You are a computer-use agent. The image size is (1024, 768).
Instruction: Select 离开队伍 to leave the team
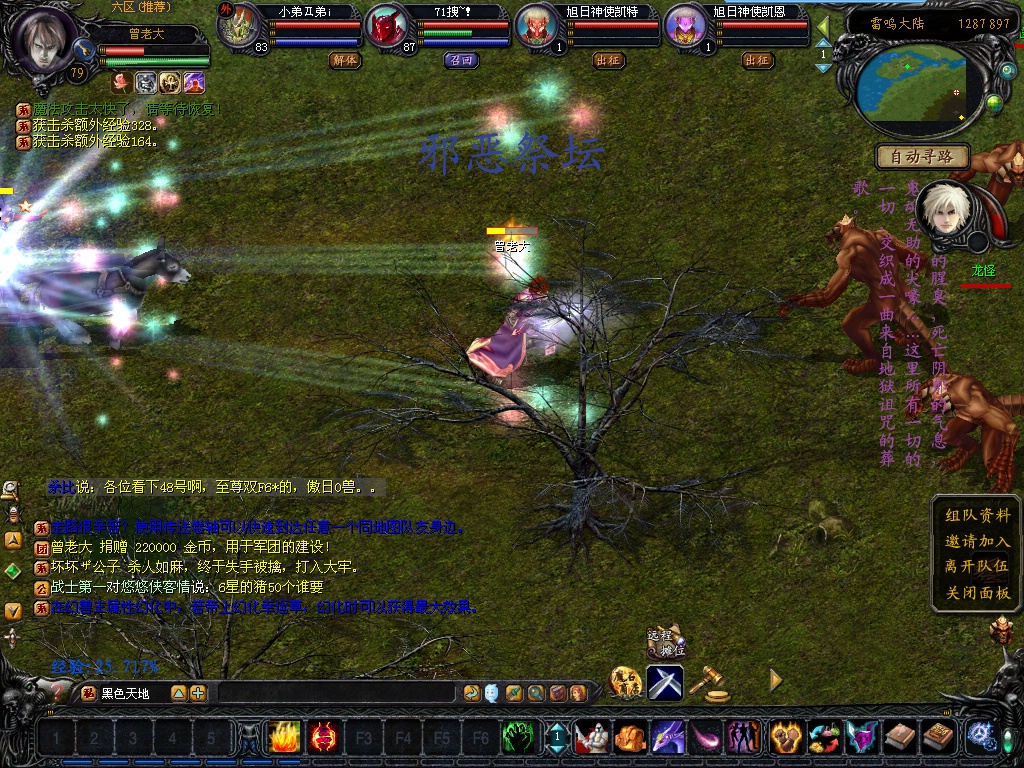pyautogui.click(x=977, y=566)
